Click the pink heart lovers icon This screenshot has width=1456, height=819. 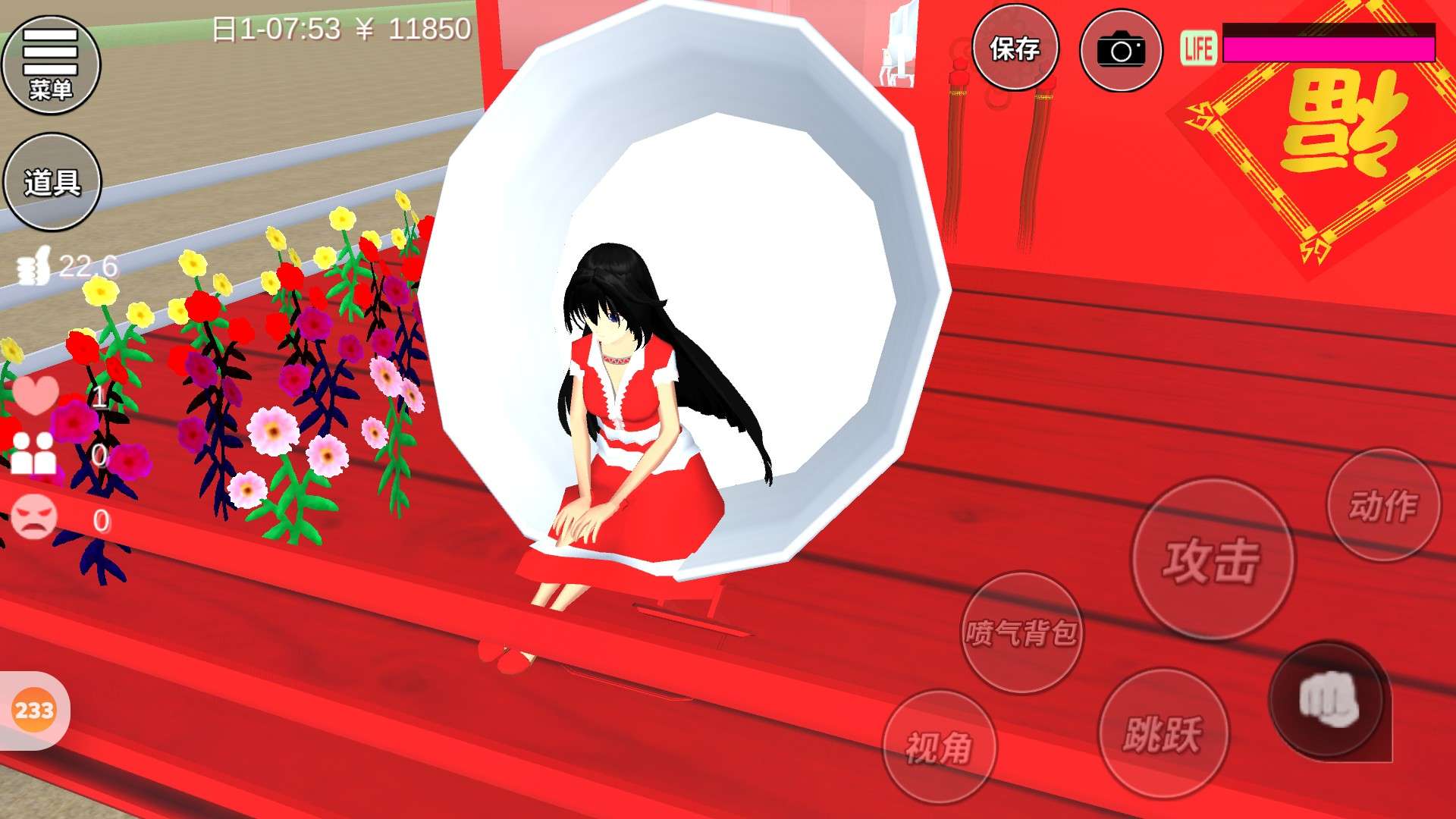tap(35, 394)
